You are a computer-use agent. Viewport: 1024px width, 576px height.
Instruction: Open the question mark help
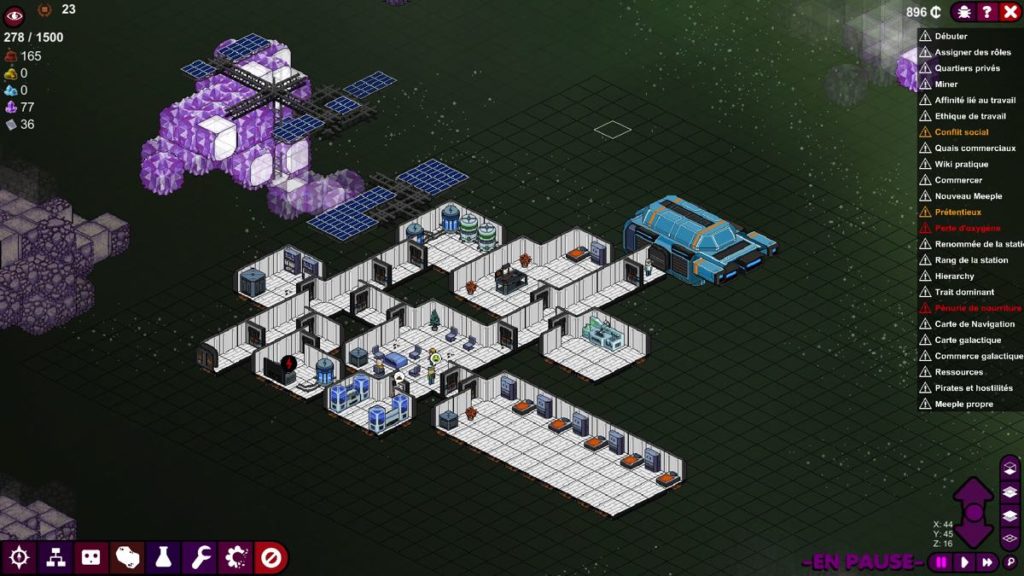click(987, 12)
